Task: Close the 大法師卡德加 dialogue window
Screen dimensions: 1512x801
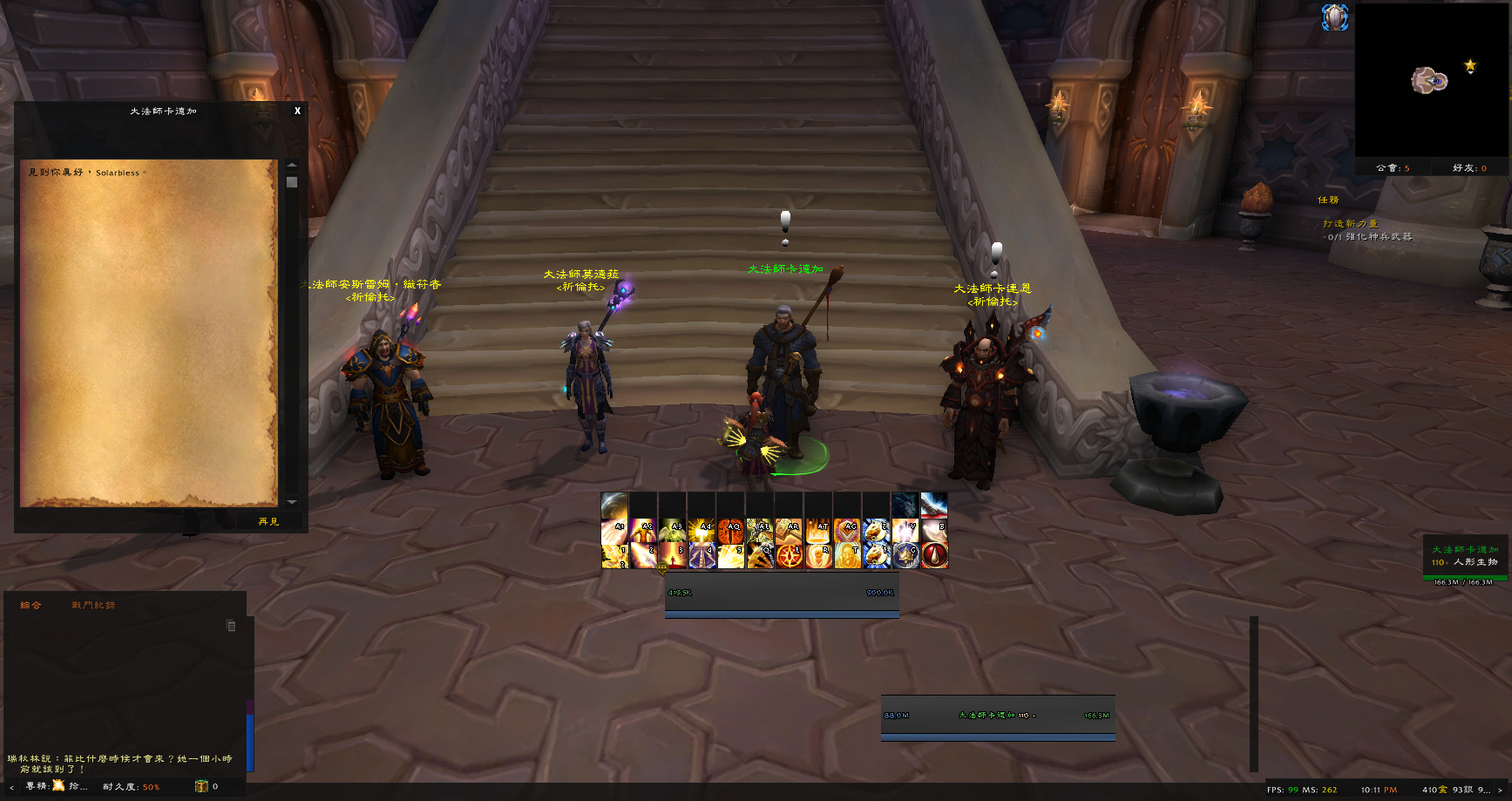Action: click(x=297, y=112)
